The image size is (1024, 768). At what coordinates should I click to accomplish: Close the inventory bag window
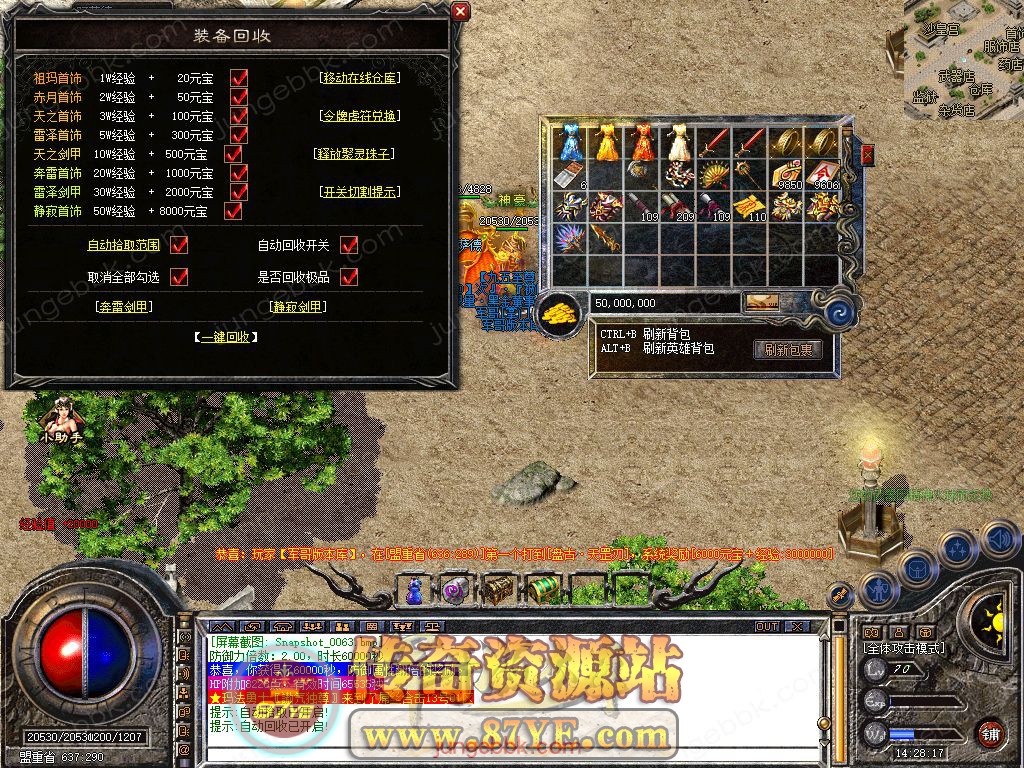tap(867, 153)
